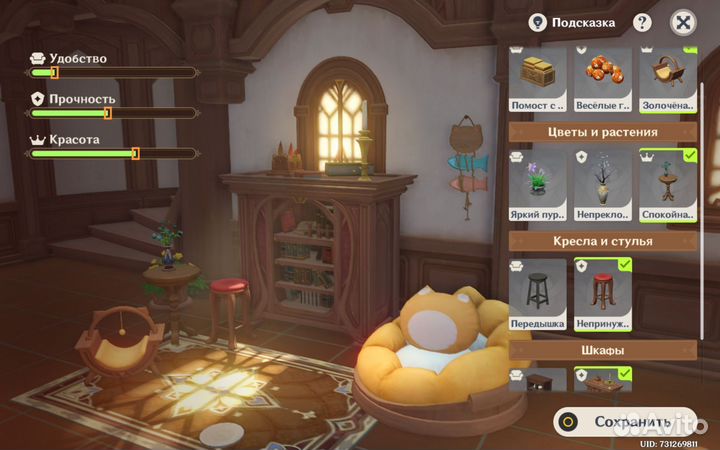Select the Яркий пур... purple flower

(540, 186)
